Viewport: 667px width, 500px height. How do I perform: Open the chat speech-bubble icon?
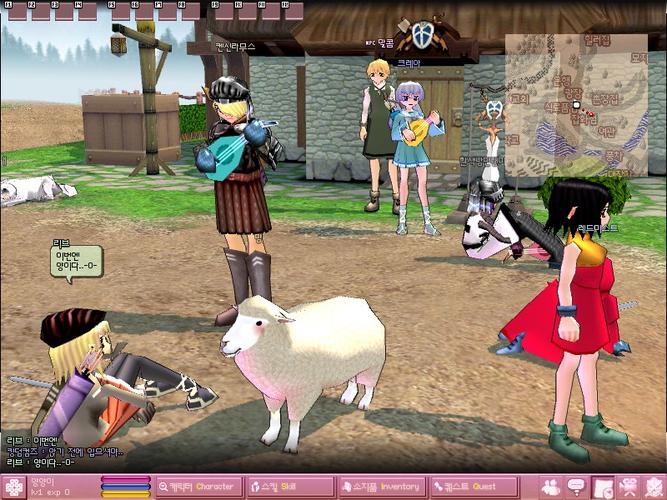point(577,487)
